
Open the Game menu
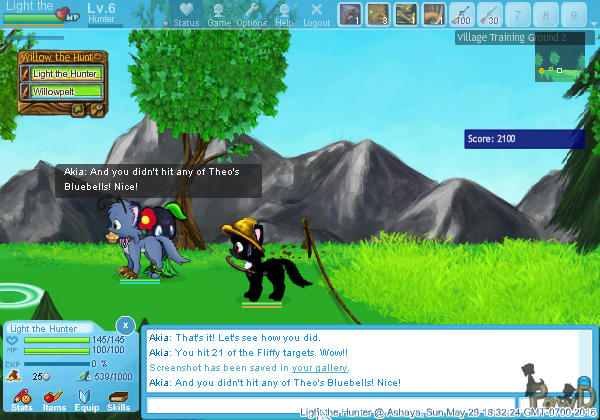pyautogui.click(x=219, y=14)
